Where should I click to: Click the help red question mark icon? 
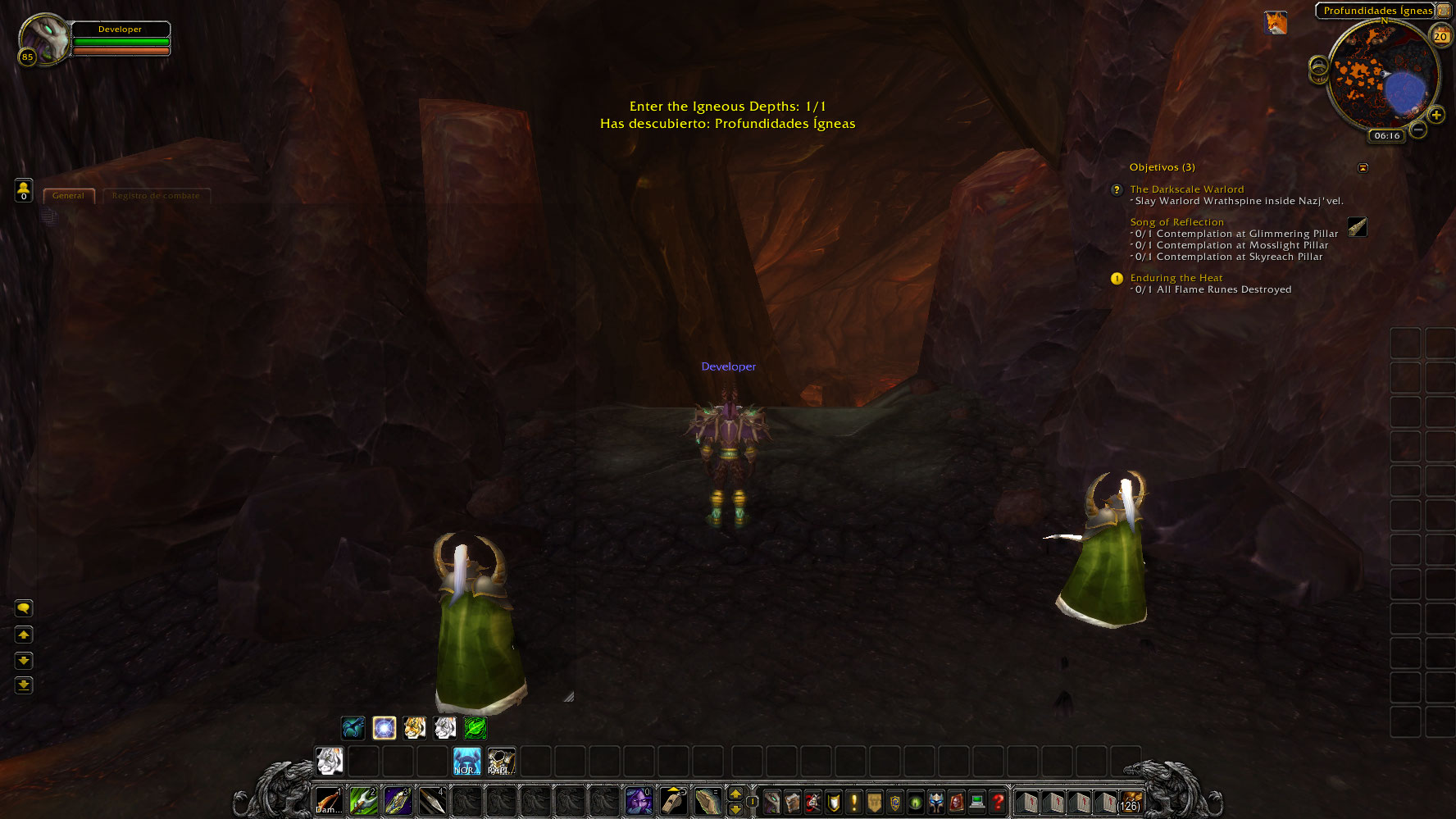999,803
